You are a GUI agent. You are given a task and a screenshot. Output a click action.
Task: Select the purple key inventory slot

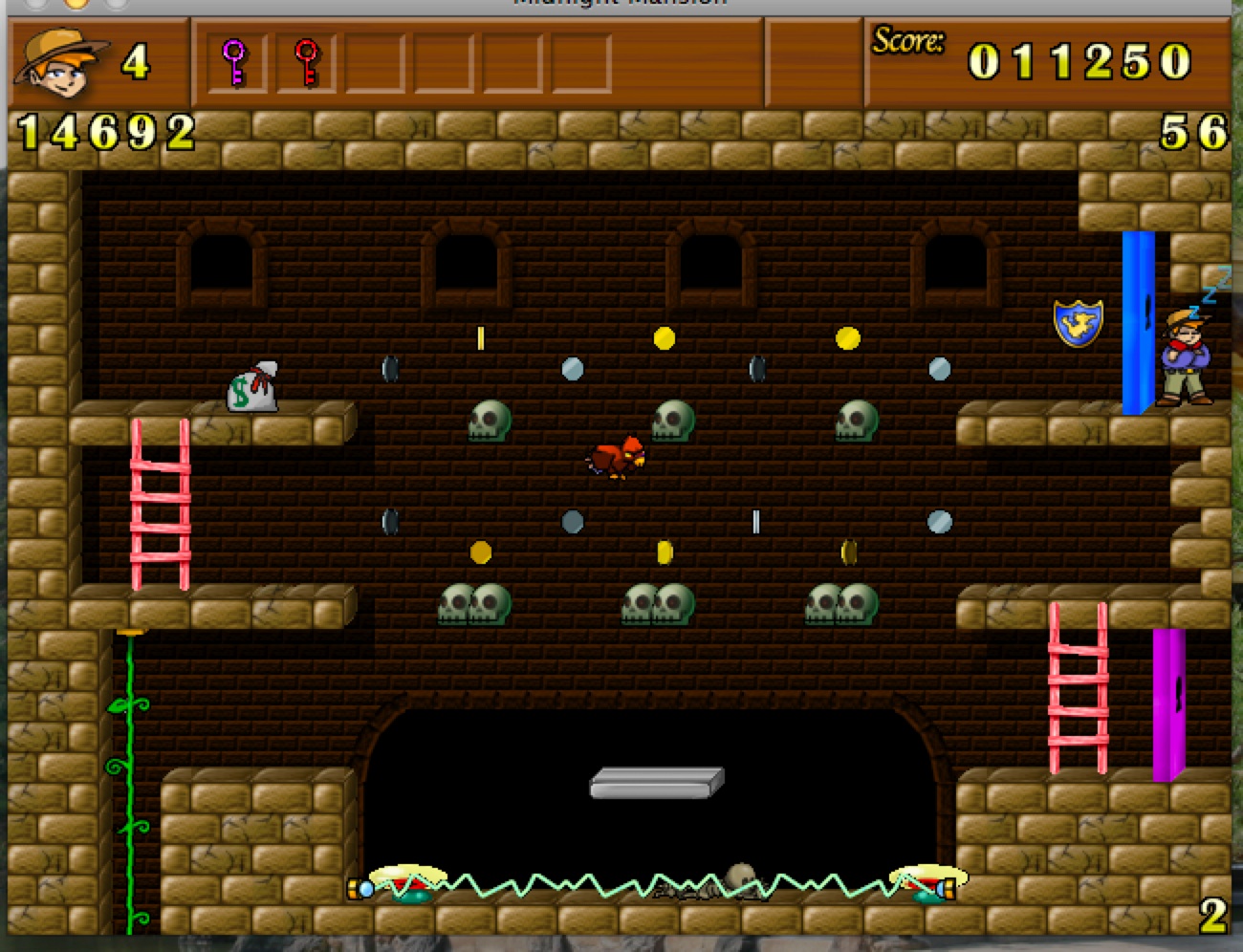coord(234,63)
